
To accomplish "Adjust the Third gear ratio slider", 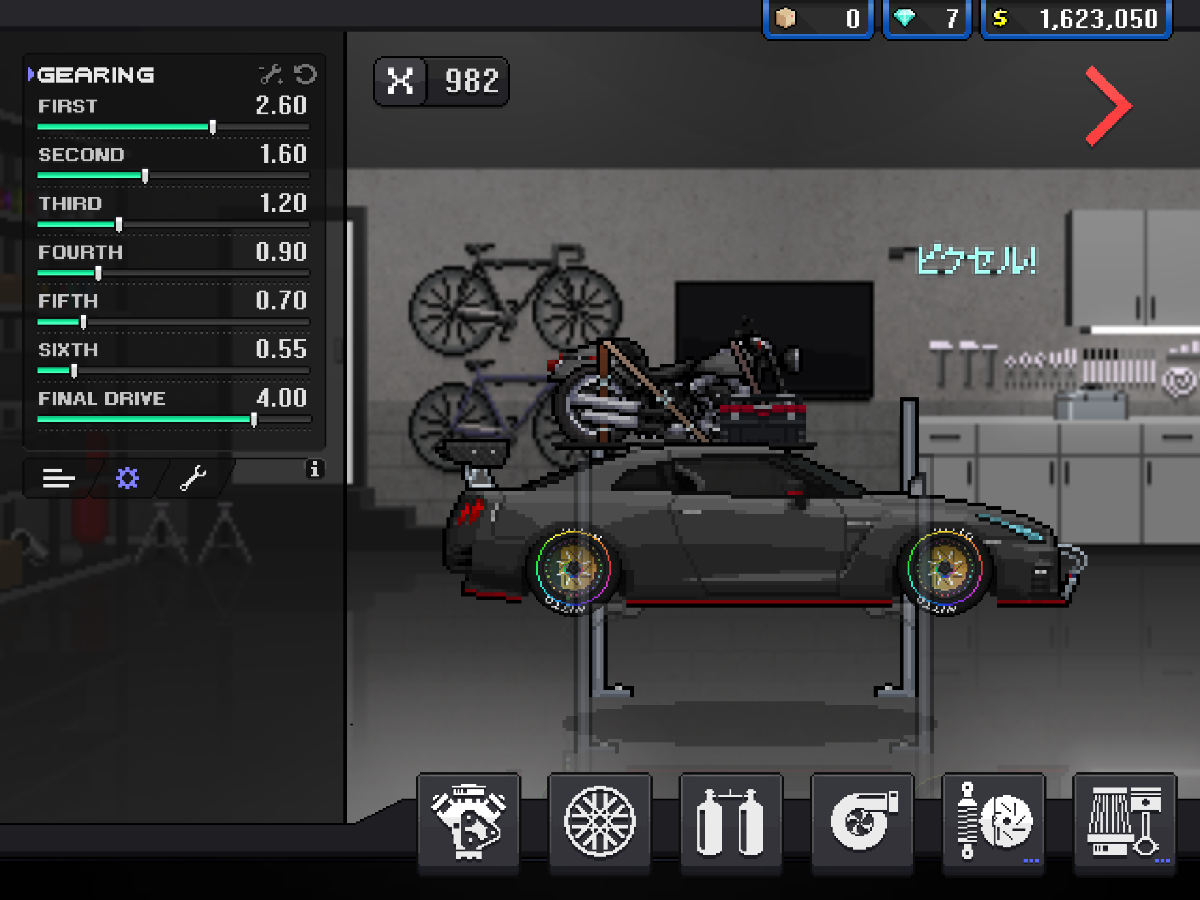I will 119,224.
